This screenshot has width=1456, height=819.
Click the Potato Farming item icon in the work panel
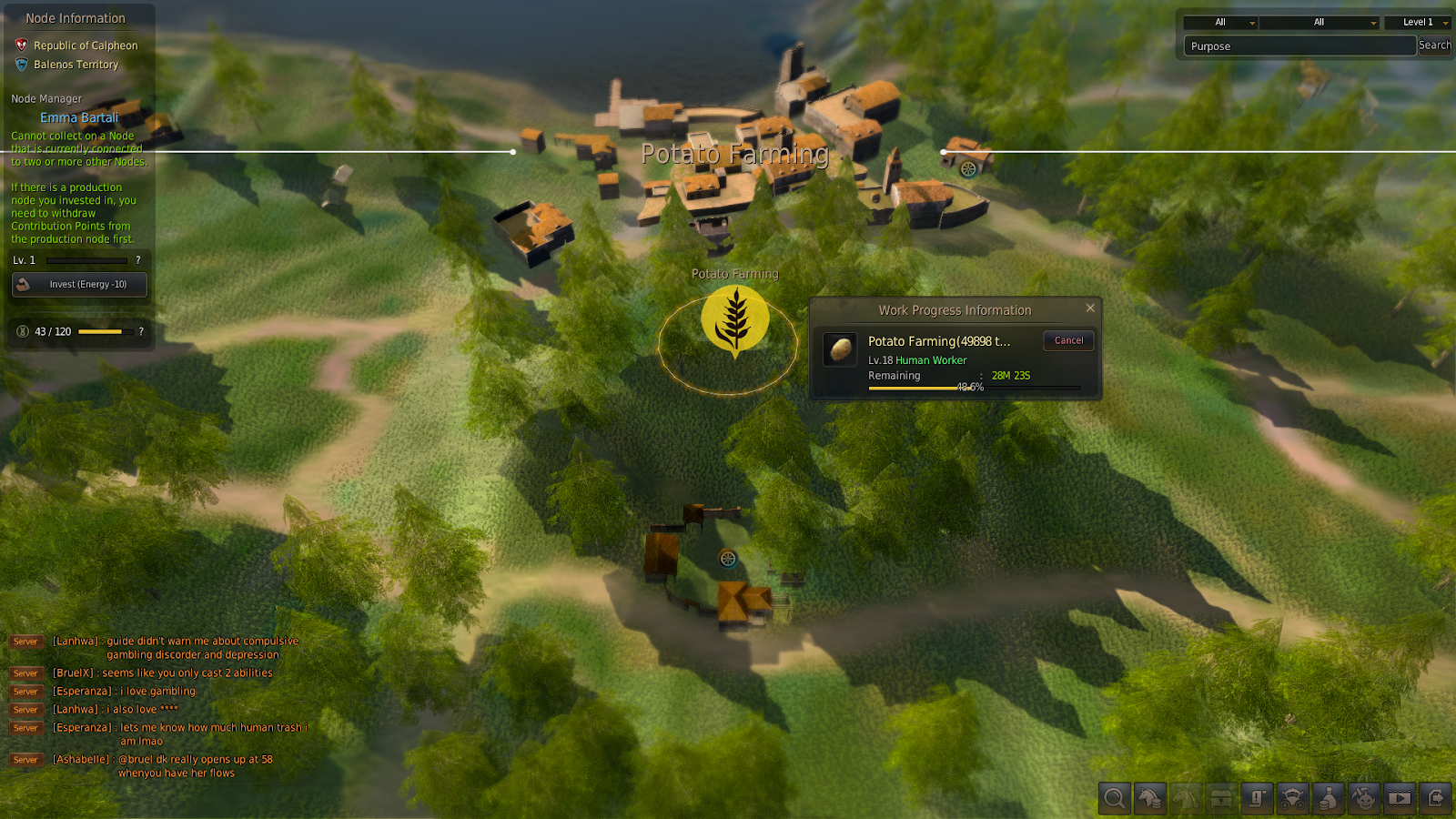840,349
